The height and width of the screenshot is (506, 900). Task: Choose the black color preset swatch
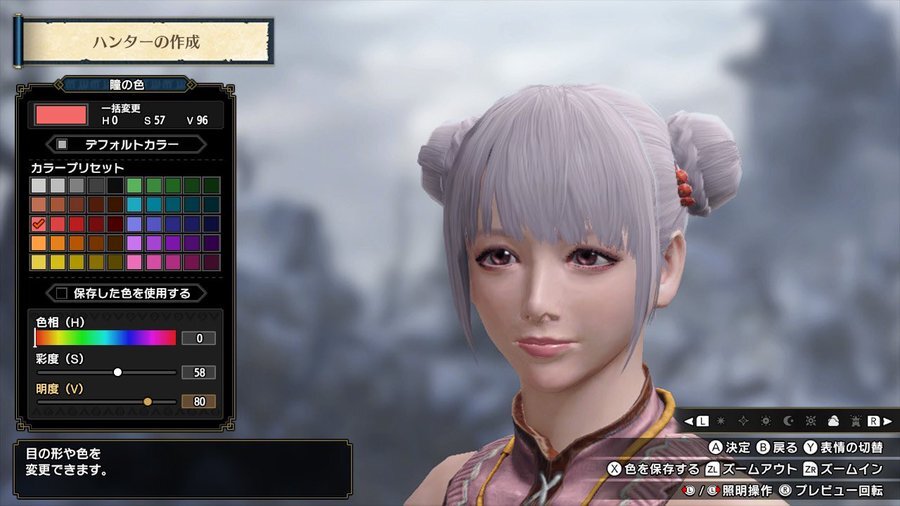[x=115, y=185]
